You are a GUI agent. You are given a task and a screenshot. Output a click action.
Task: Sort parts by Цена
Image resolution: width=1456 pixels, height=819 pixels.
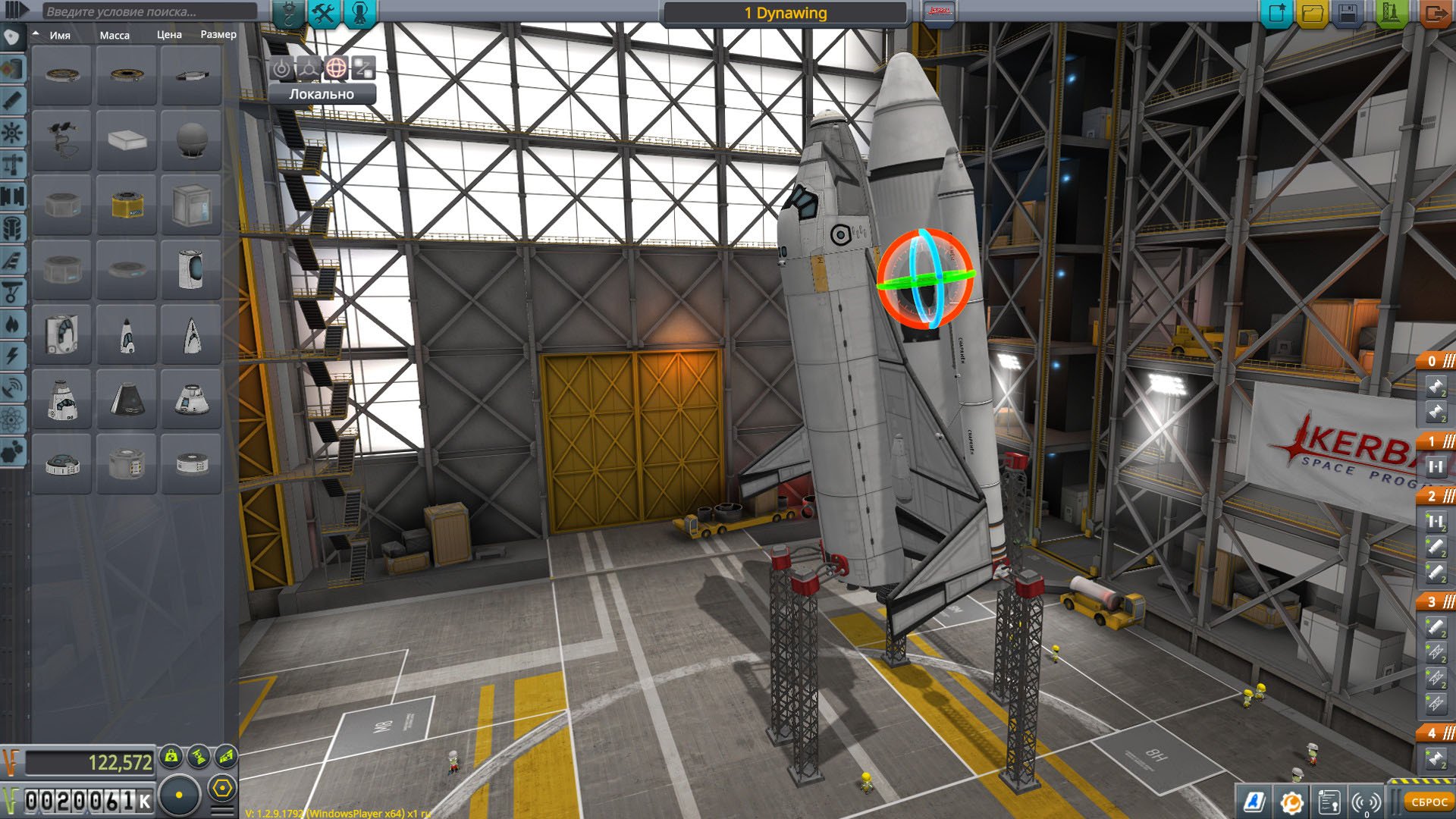pyautogui.click(x=169, y=35)
